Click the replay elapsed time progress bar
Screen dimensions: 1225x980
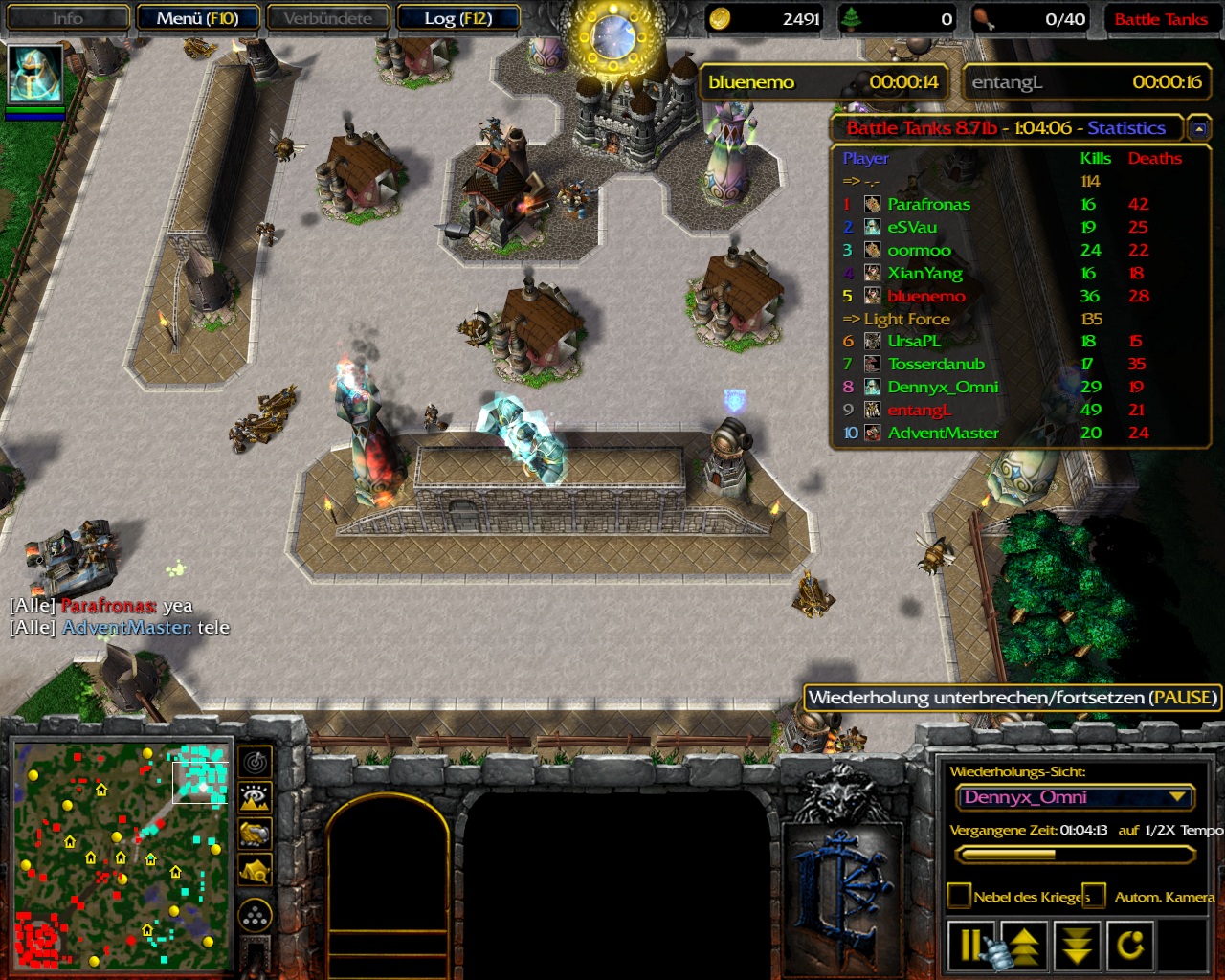point(1076,854)
